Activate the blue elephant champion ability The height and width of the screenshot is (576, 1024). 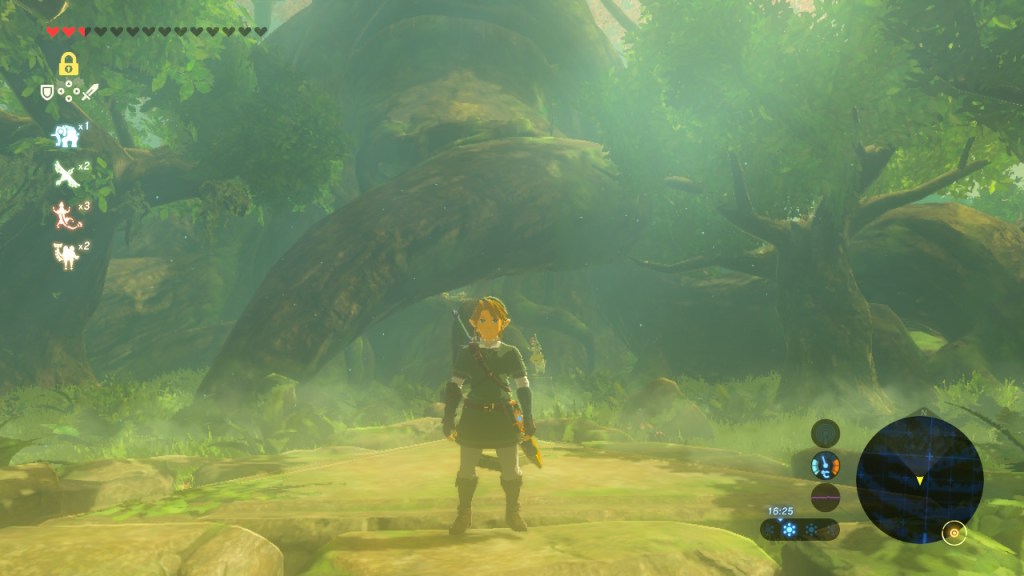tap(65, 136)
